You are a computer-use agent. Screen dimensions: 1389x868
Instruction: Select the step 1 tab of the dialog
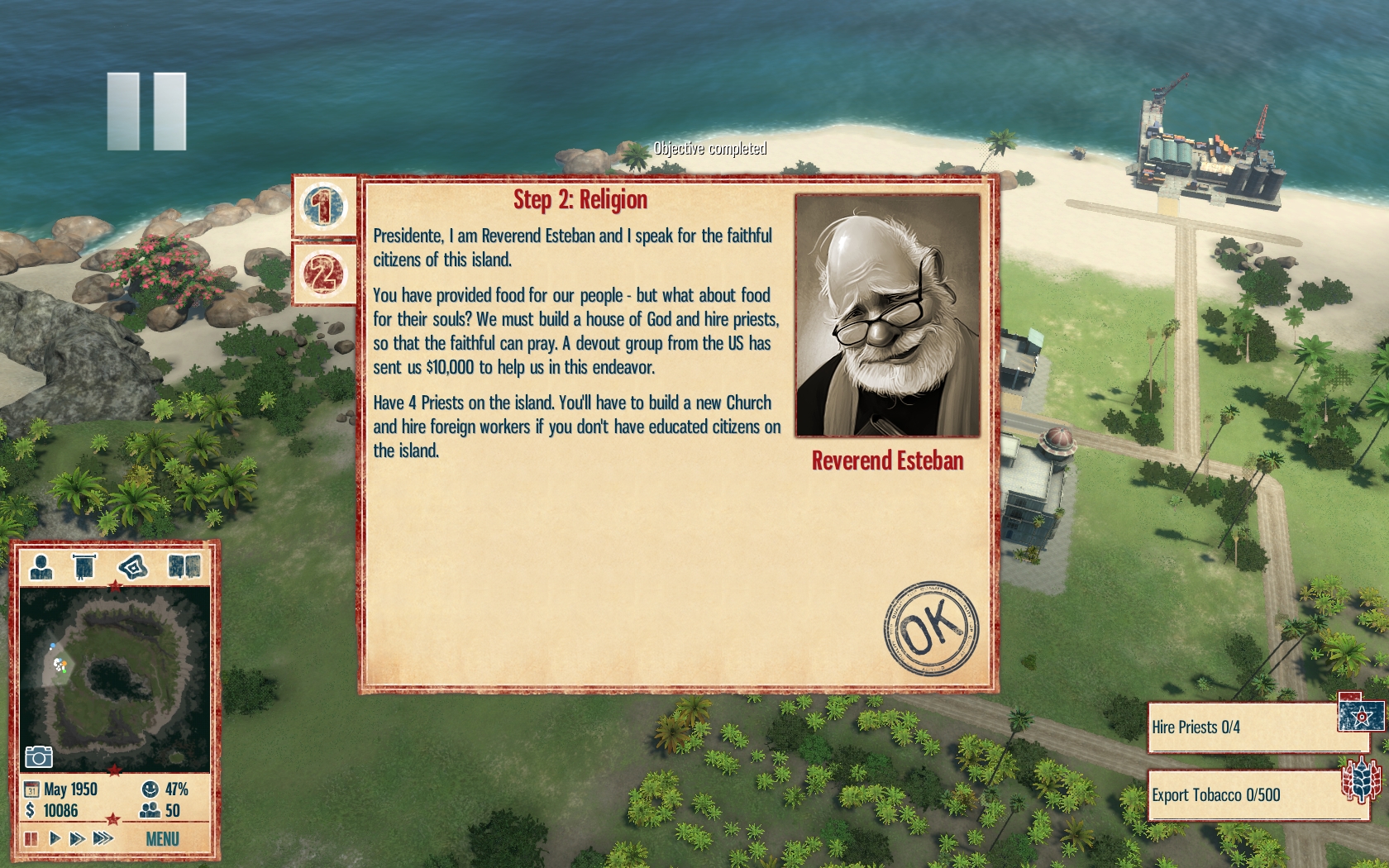pos(324,206)
